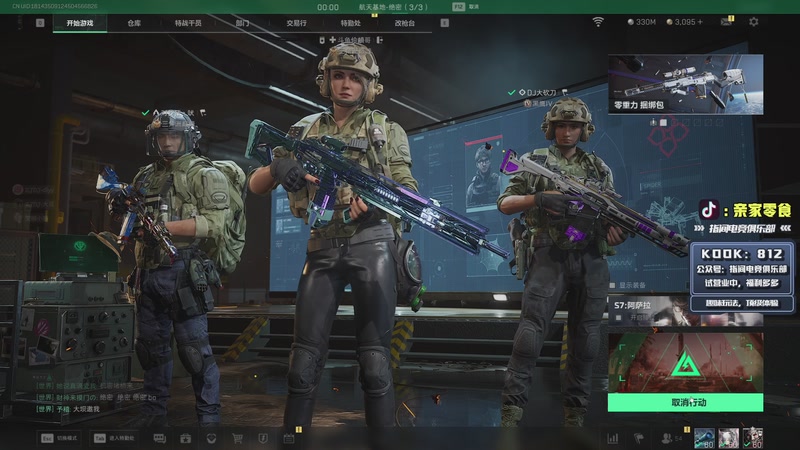Switch to the 改枪台 (Gunsmith) tab

point(404,22)
